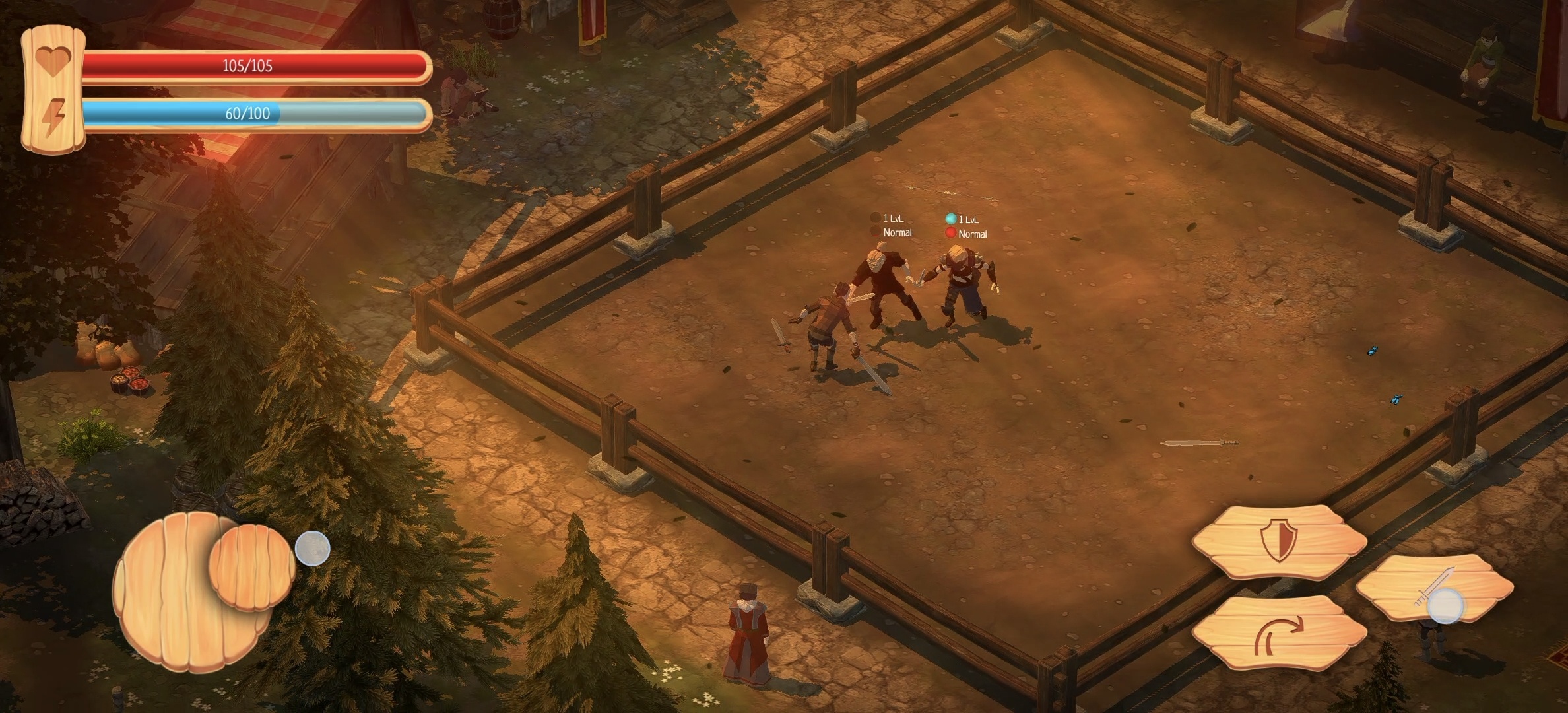1568x713 pixels.
Task: Tap the sword attack button
Action: click(x=1435, y=588)
